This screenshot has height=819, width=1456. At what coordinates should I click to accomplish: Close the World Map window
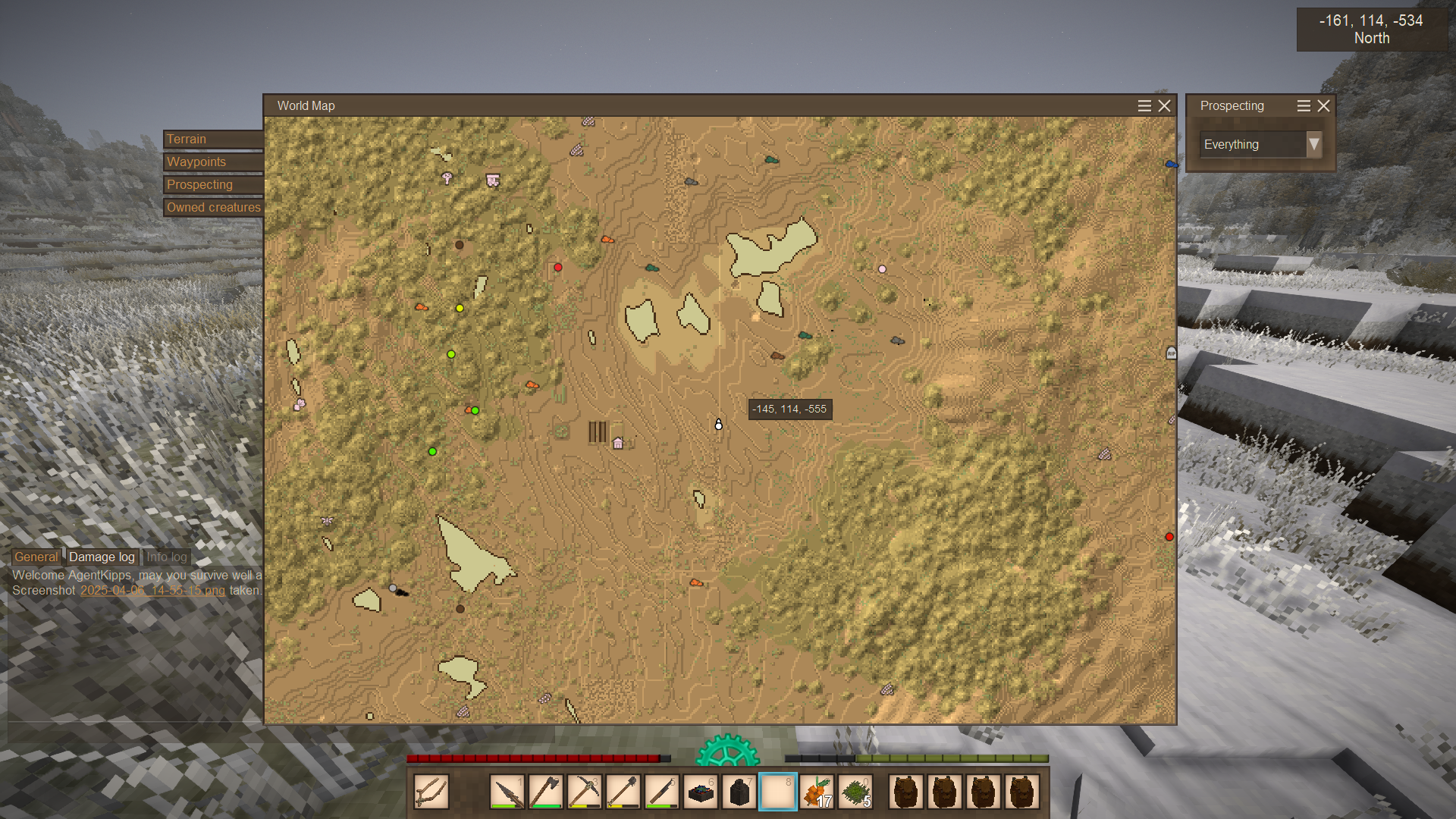click(1165, 106)
